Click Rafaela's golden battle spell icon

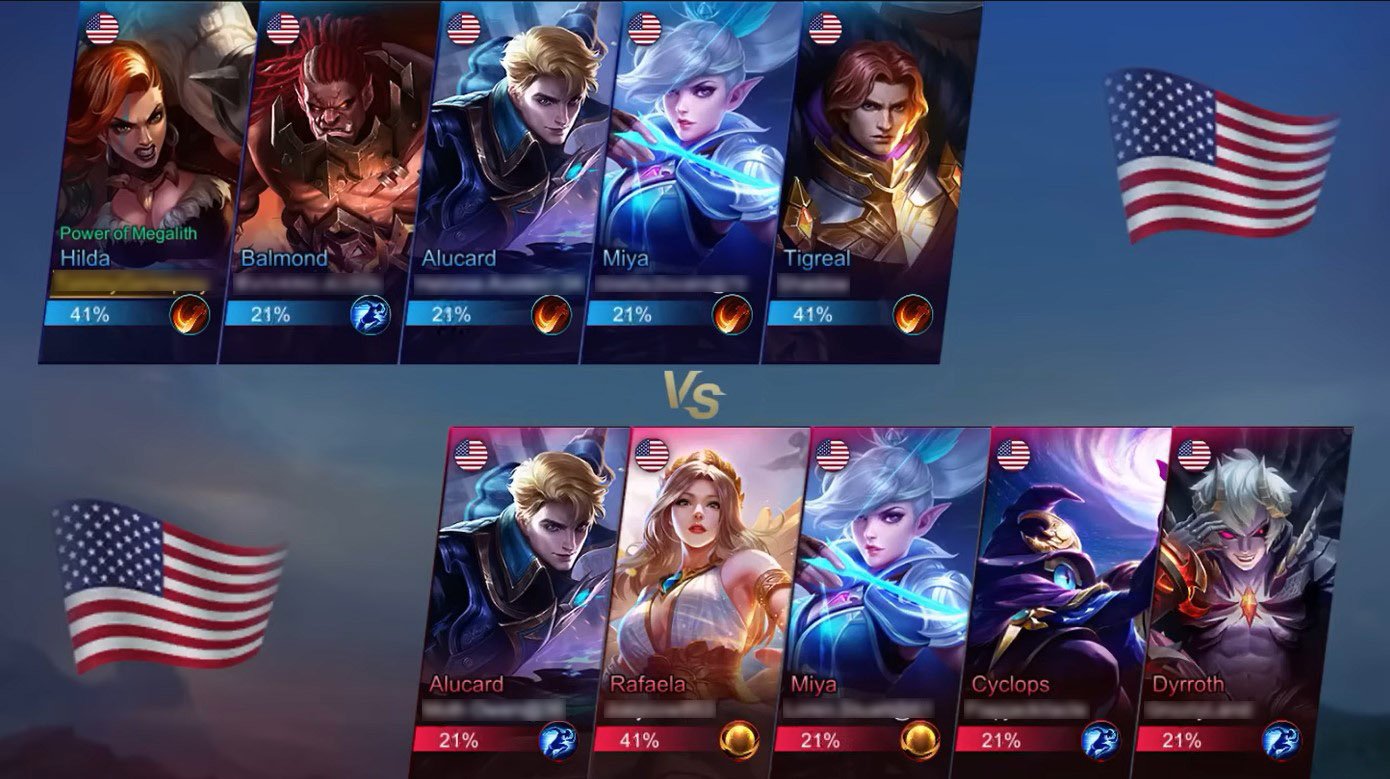coord(738,741)
